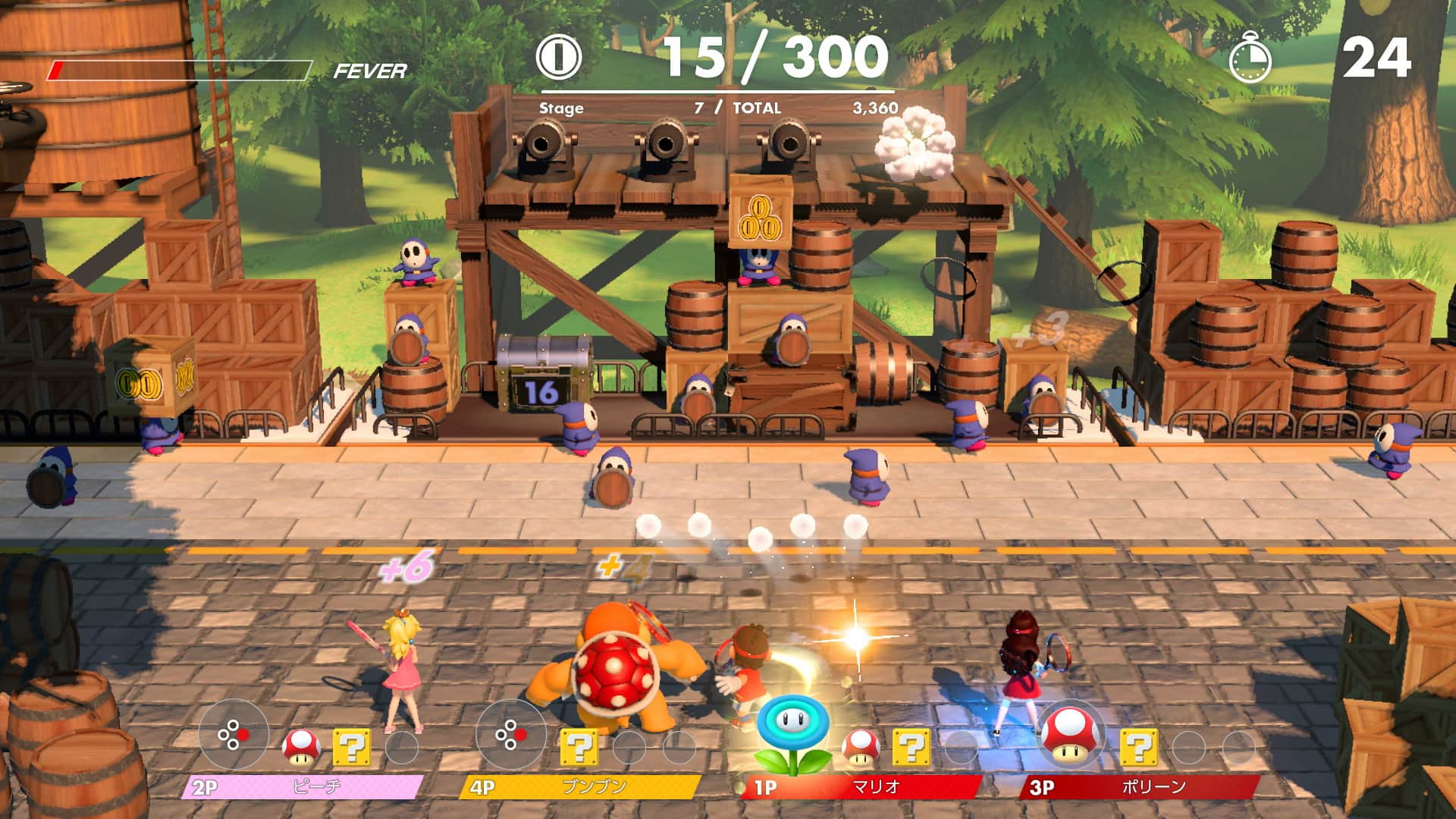Activate Pauline's large mushroom item
The height and width of the screenshot is (819, 1456).
1070,734
